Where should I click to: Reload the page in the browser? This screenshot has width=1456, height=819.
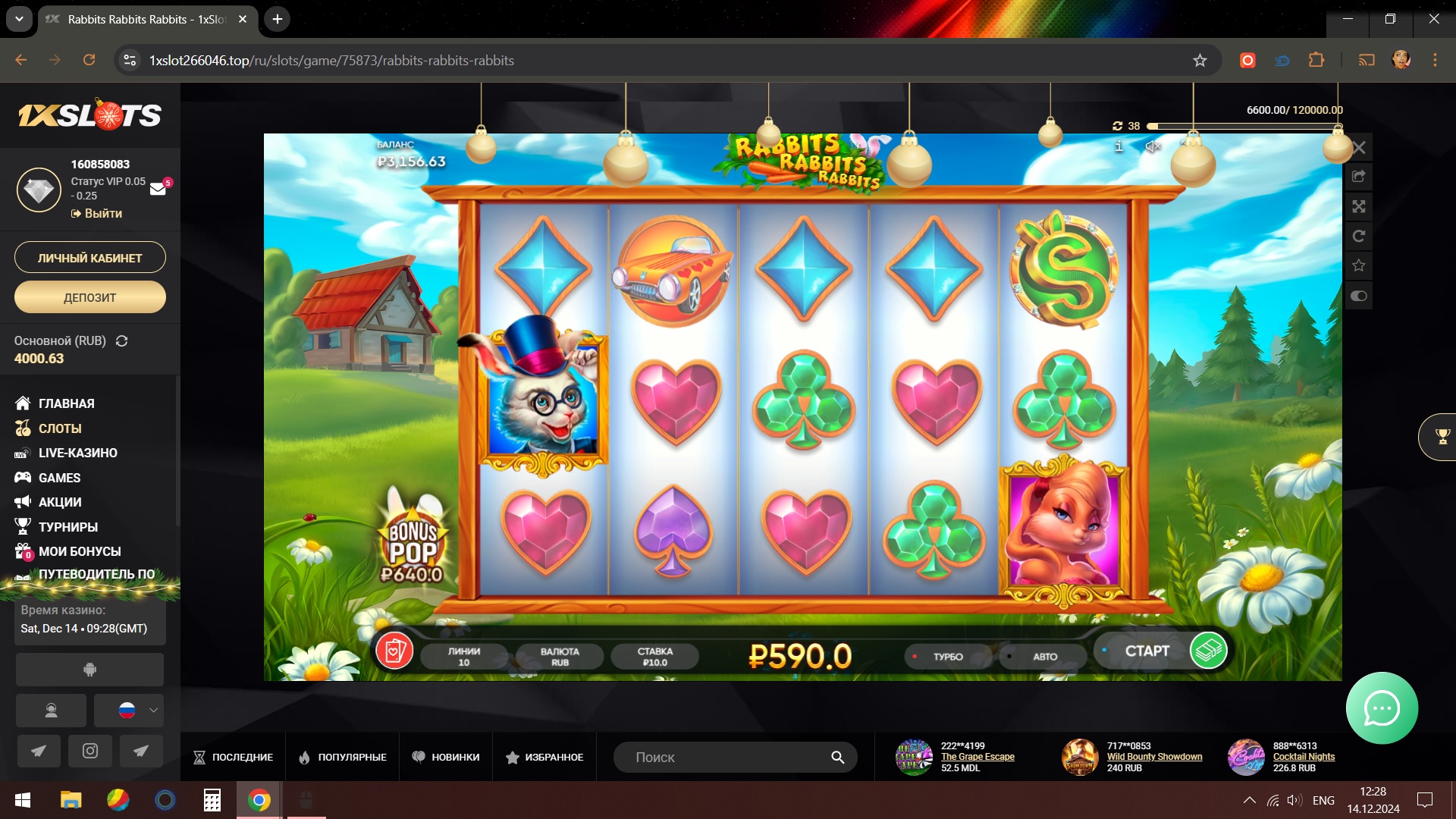tap(89, 60)
